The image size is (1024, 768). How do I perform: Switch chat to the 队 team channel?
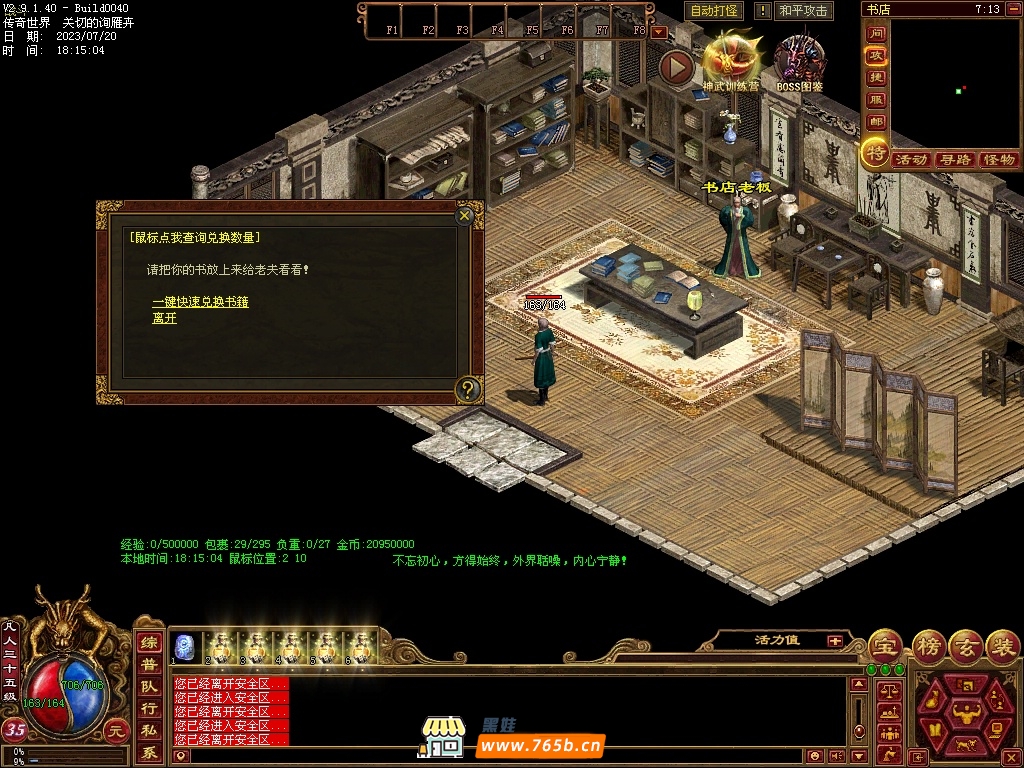(x=149, y=687)
